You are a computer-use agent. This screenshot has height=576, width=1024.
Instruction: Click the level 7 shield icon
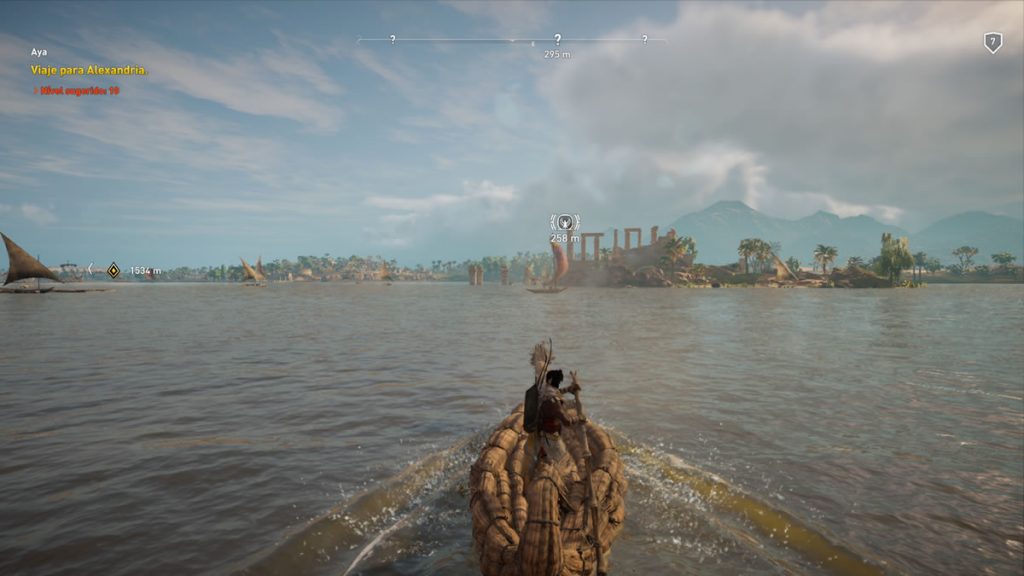click(x=992, y=42)
